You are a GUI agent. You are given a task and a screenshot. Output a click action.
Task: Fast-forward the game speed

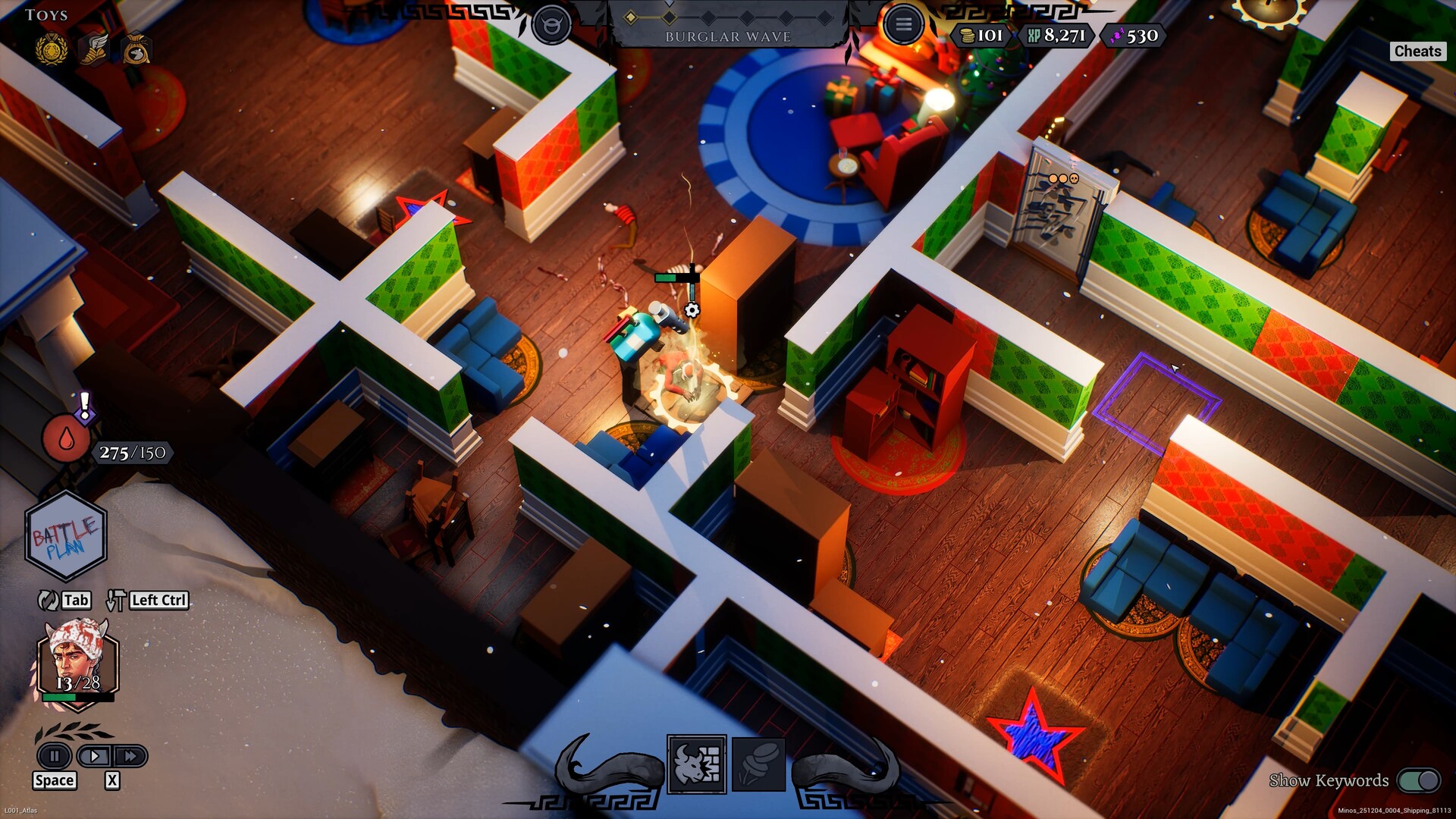130,755
